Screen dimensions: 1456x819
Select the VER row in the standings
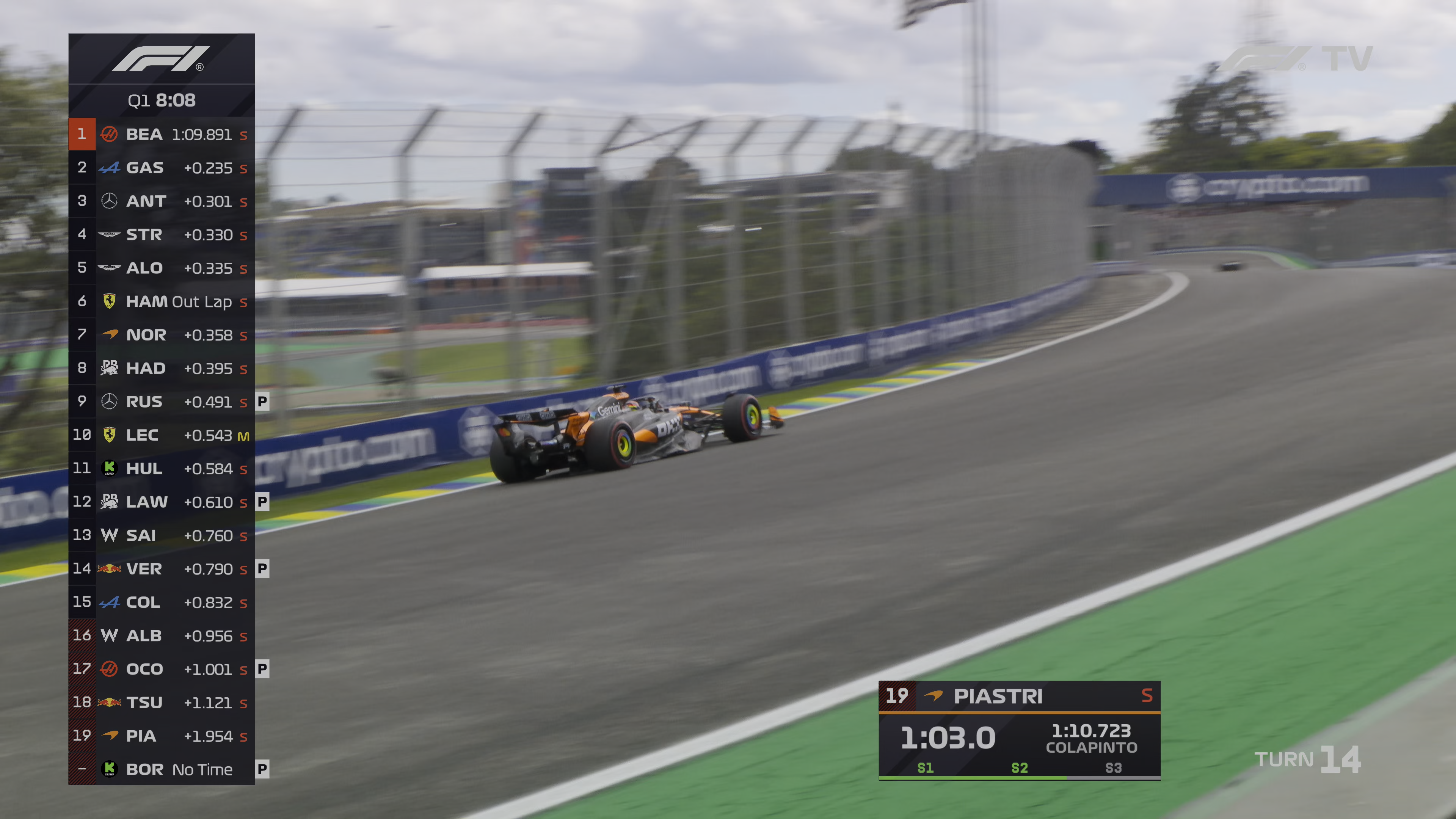(161, 569)
